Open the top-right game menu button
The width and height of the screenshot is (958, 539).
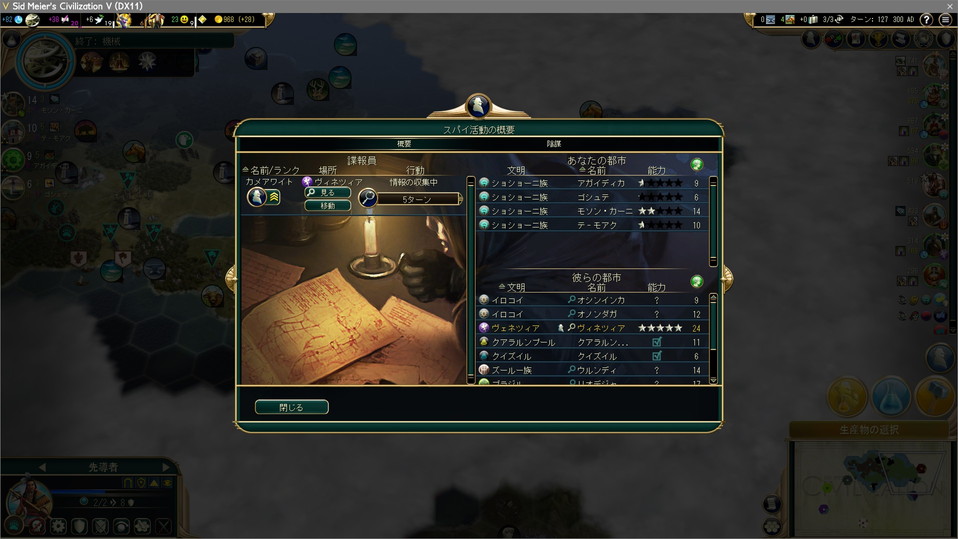coord(945,19)
